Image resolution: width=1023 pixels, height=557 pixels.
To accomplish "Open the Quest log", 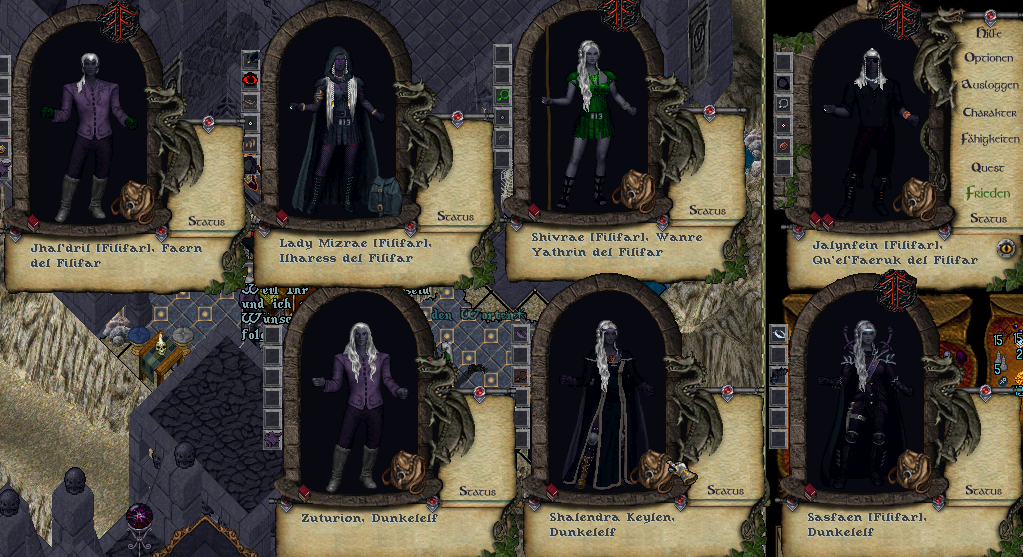I will 988,167.
